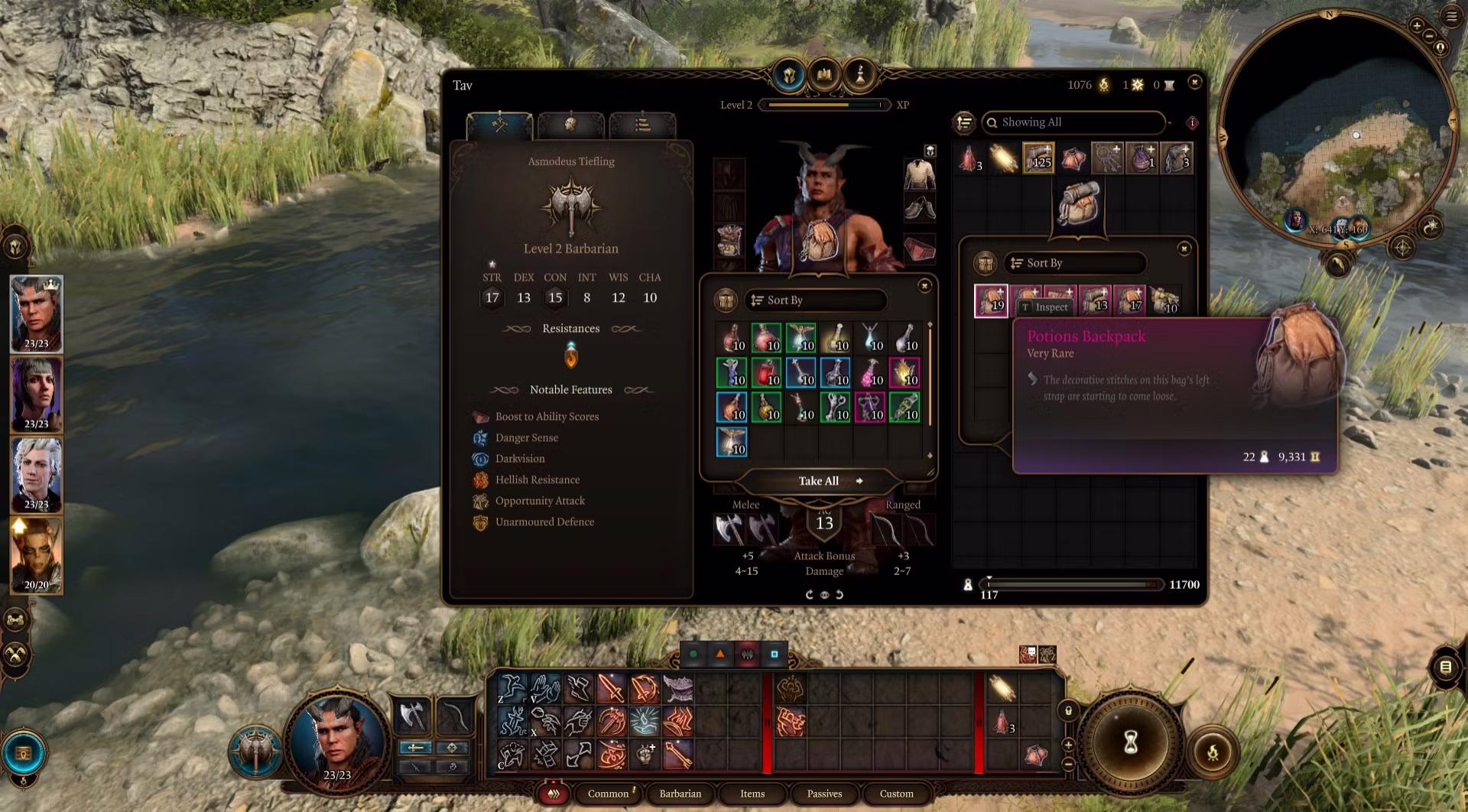
Task: Open the Items hotbar tab
Action: (752, 794)
